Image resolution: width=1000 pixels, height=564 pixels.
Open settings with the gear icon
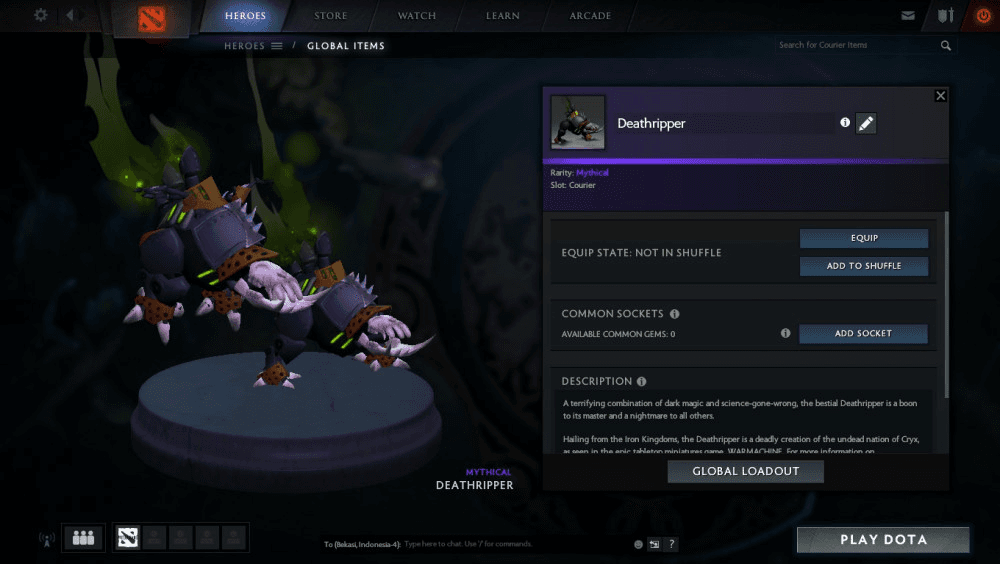(x=41, y=15)
